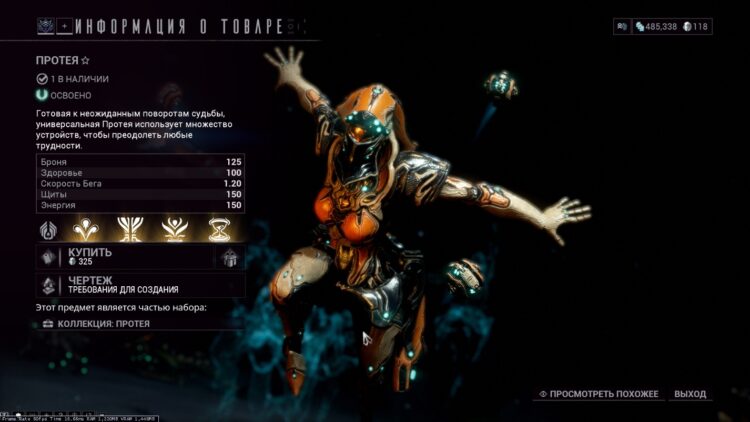750x422 pixels.
Task: Click Просмотреть похожее to view similar items
Action: pos(599,394)
